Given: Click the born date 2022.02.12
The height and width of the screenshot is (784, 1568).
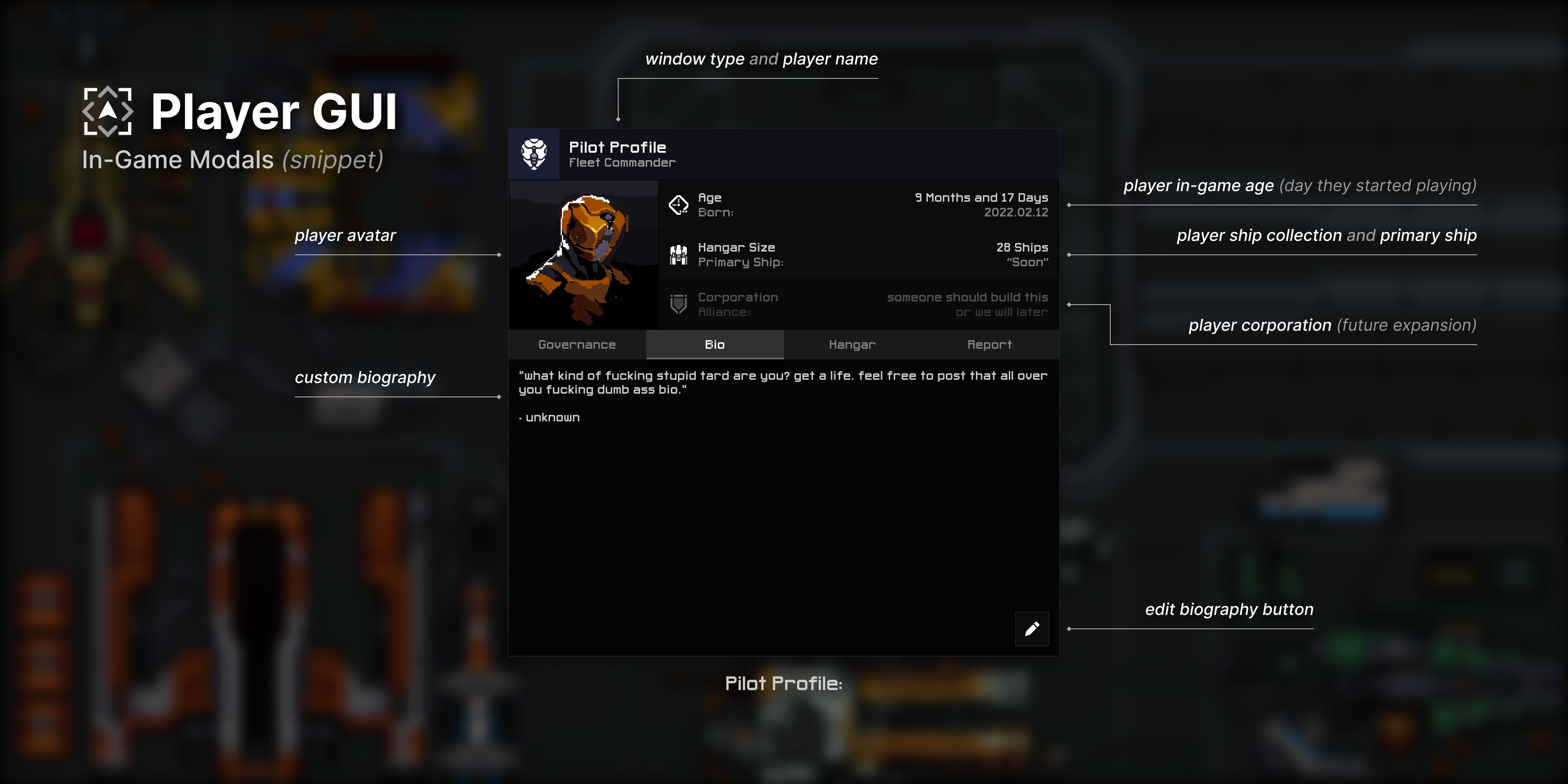Looking at the screenshot, I should (1016, 212).
